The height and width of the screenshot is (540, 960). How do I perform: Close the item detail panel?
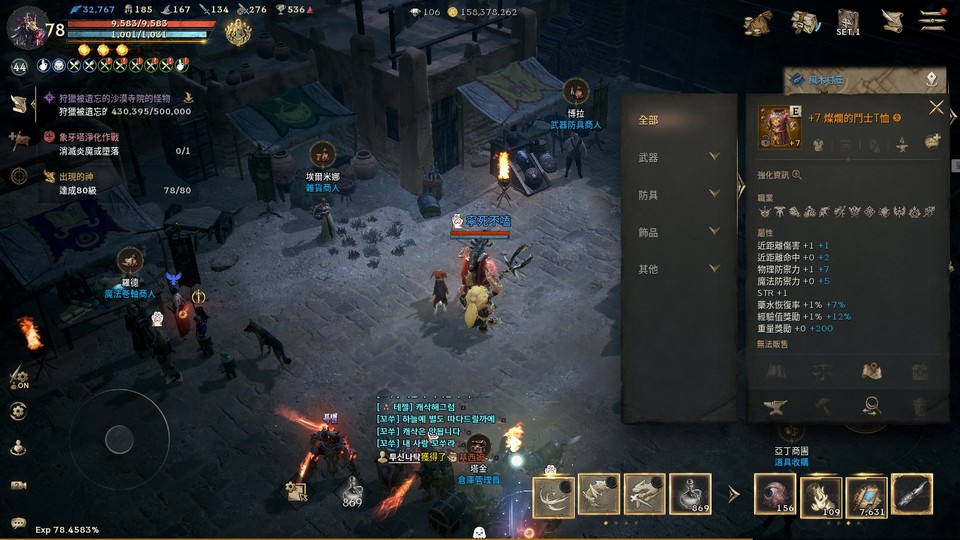(936, 108)
